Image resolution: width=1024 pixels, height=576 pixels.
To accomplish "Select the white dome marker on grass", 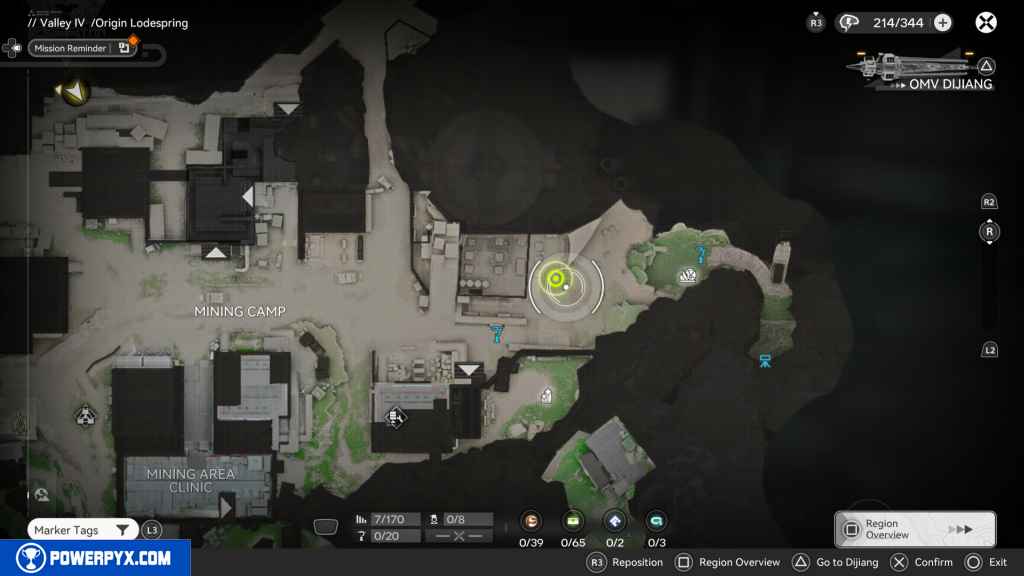I will pyautogui.click(x=687, y=276).
